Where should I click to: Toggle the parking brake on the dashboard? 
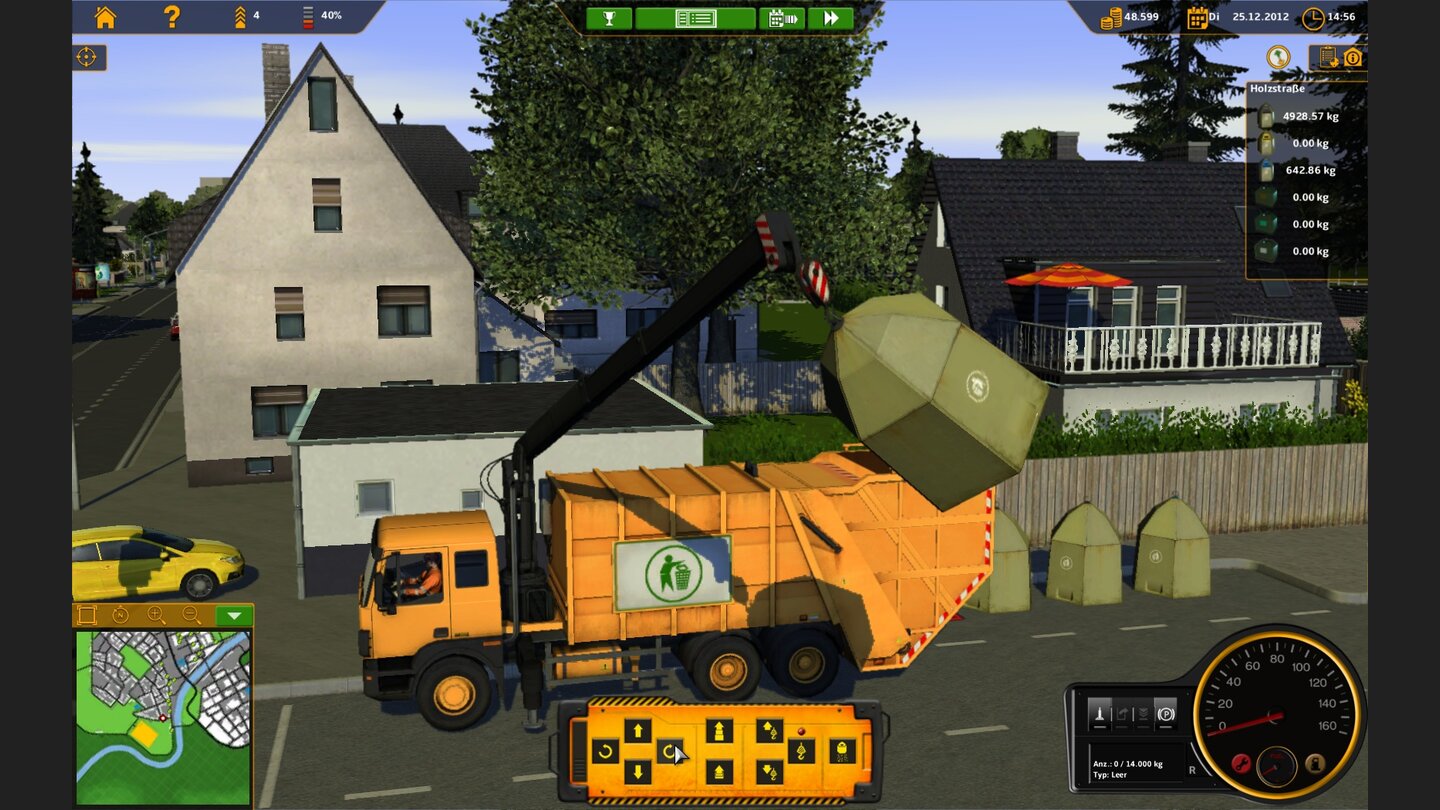1165,714
